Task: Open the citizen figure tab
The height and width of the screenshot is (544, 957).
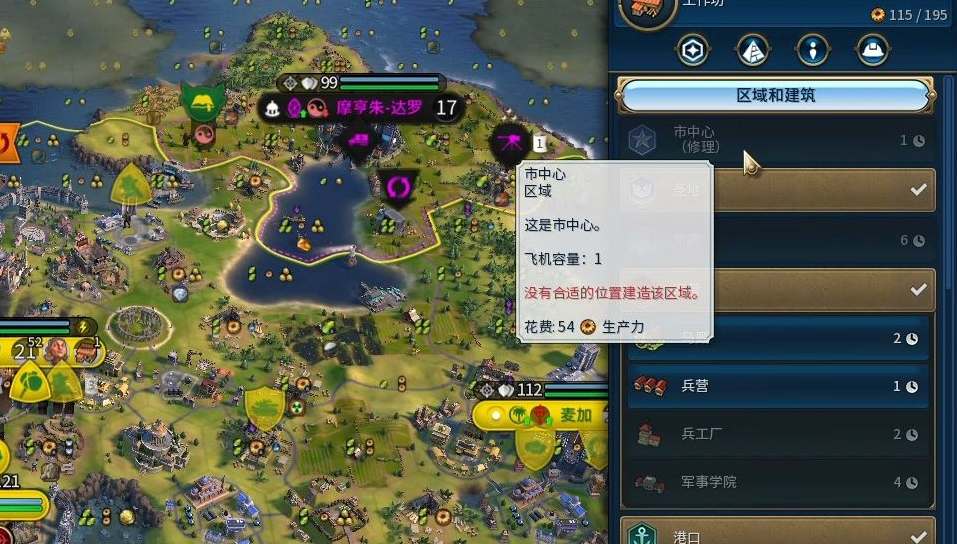Action: 813,49
